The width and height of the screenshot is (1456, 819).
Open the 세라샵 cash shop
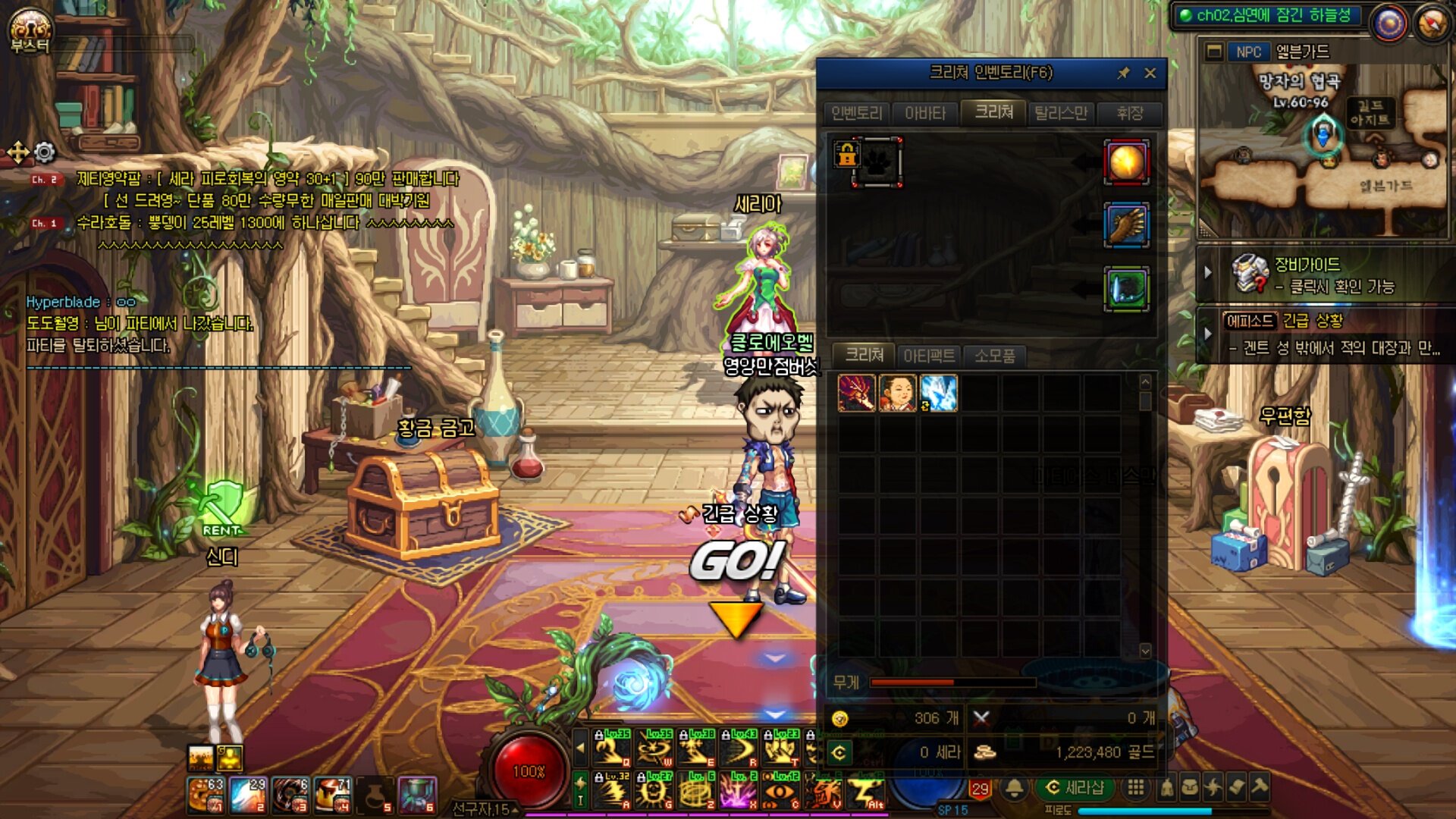(1075, 788)
